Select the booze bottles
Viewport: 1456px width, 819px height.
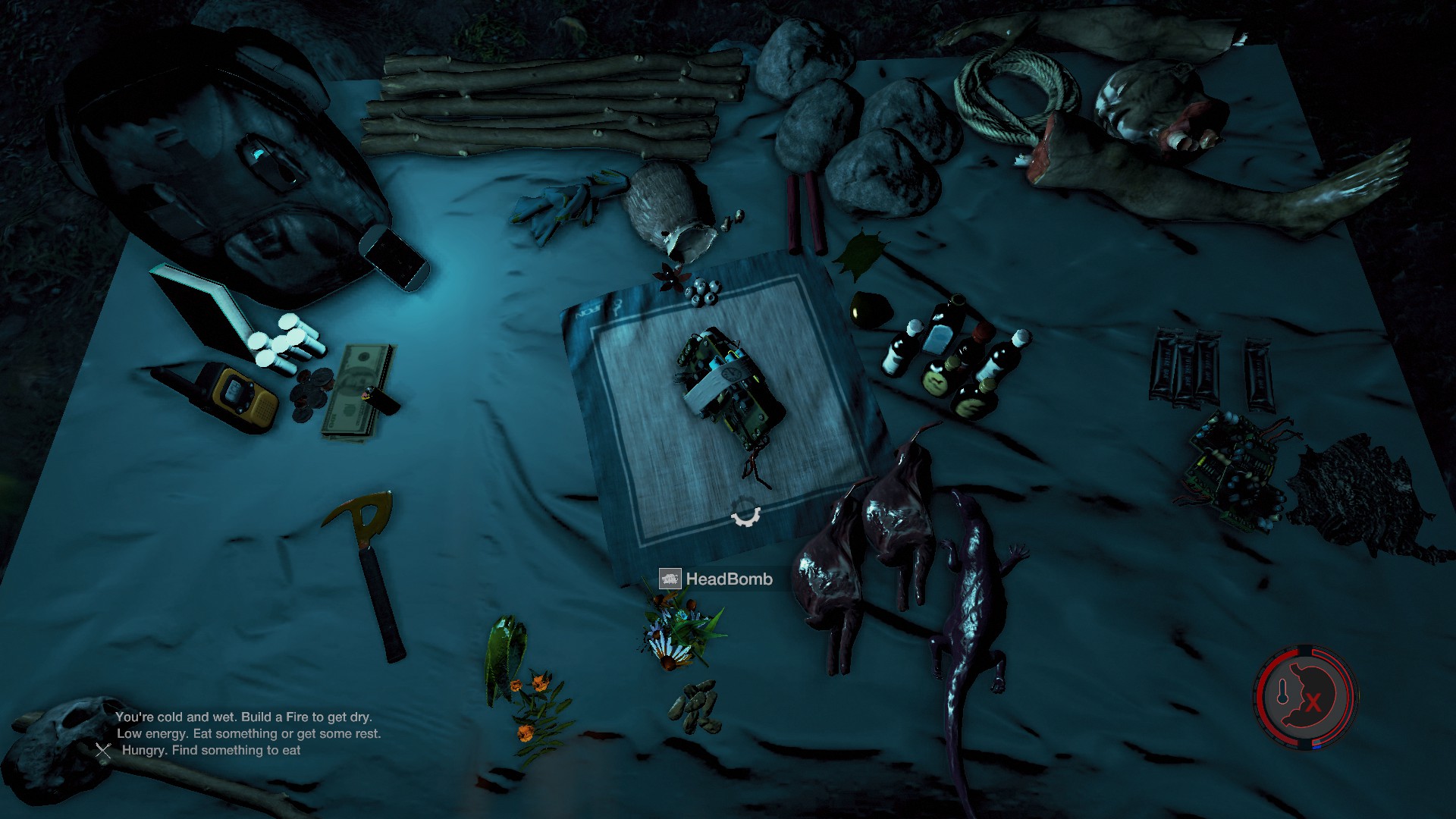(957, 356)
